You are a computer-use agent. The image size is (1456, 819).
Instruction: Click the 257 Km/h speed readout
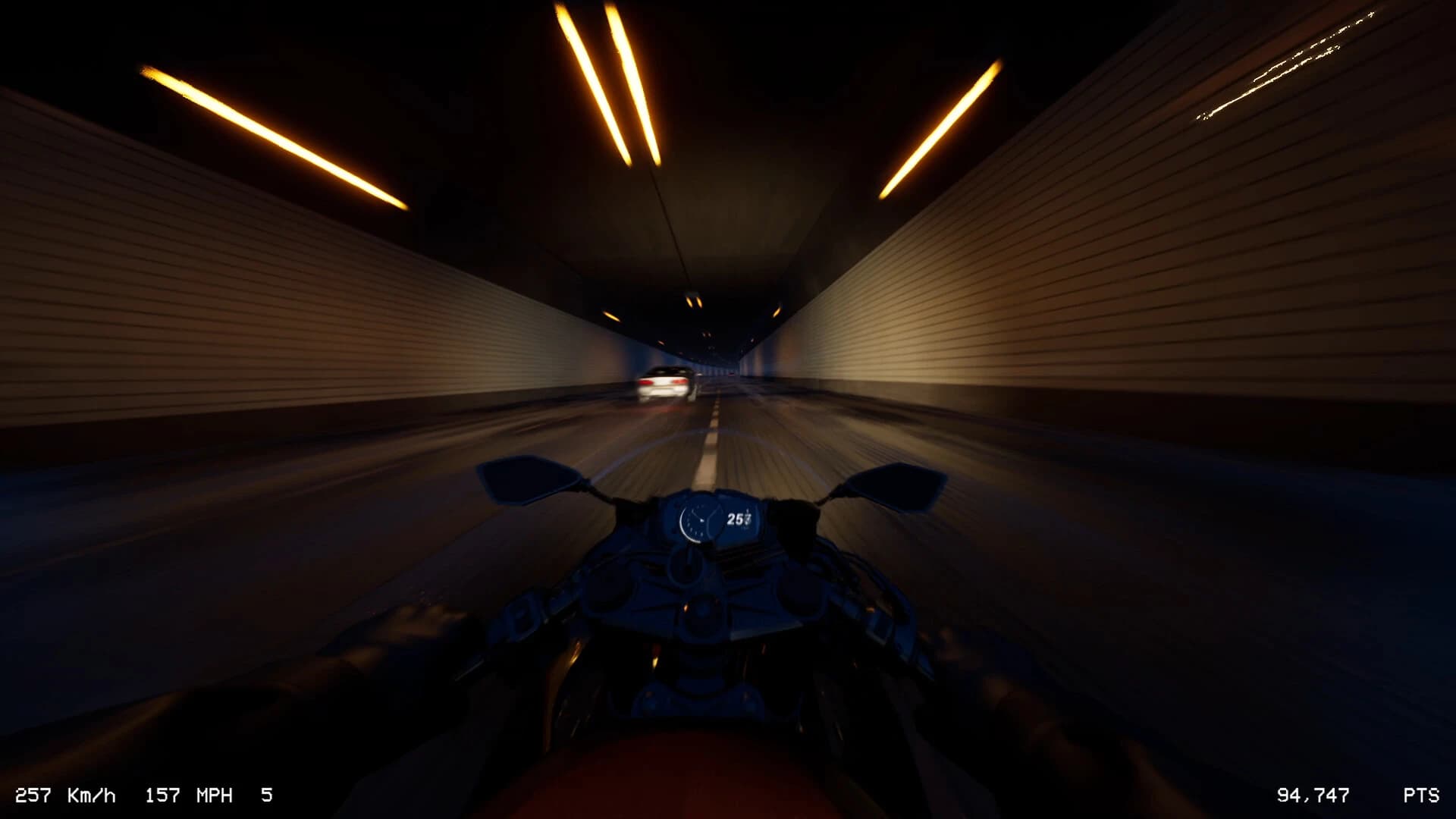coord(64,795)
